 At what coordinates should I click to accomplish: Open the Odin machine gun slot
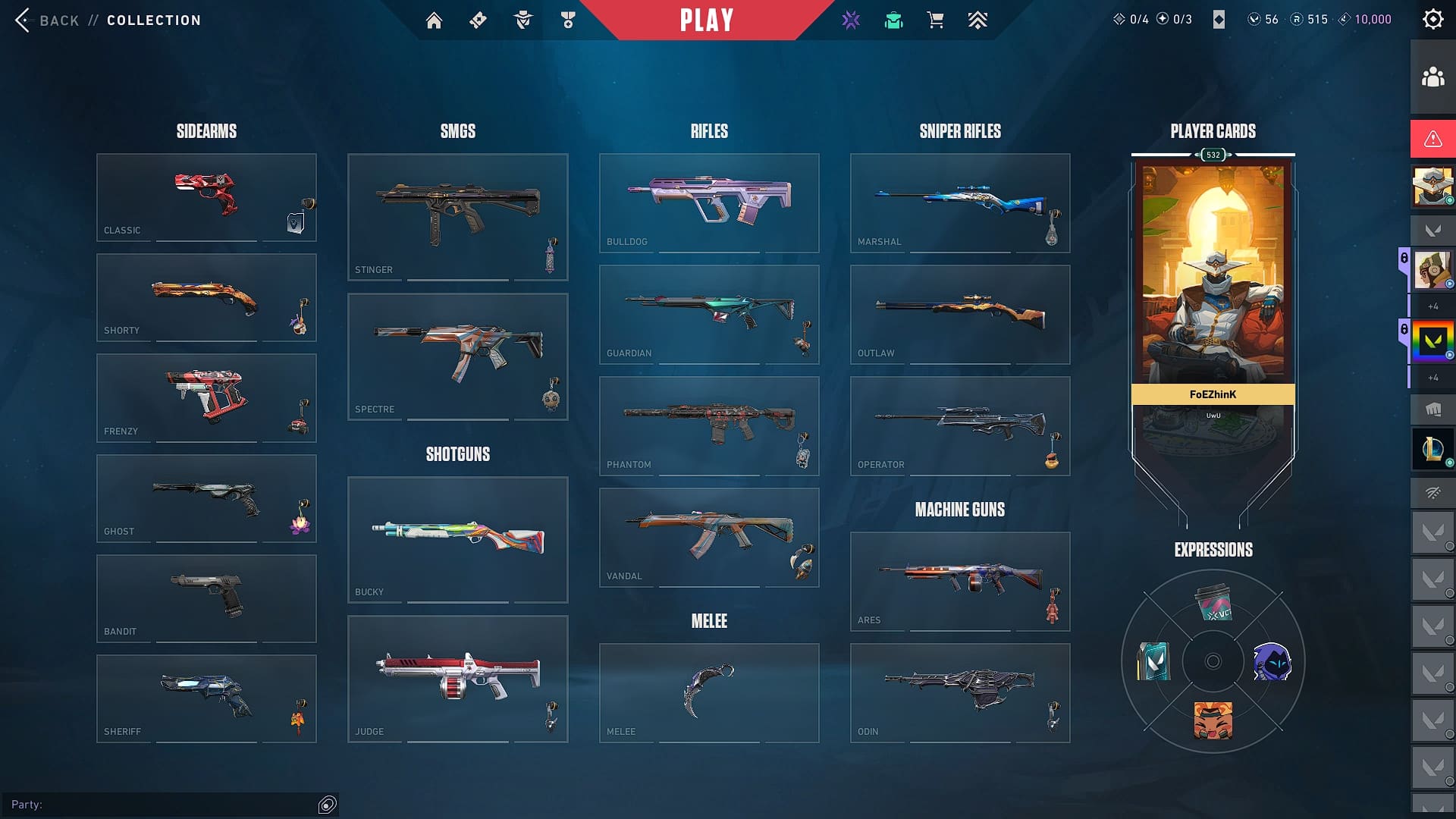click(959, 692)
